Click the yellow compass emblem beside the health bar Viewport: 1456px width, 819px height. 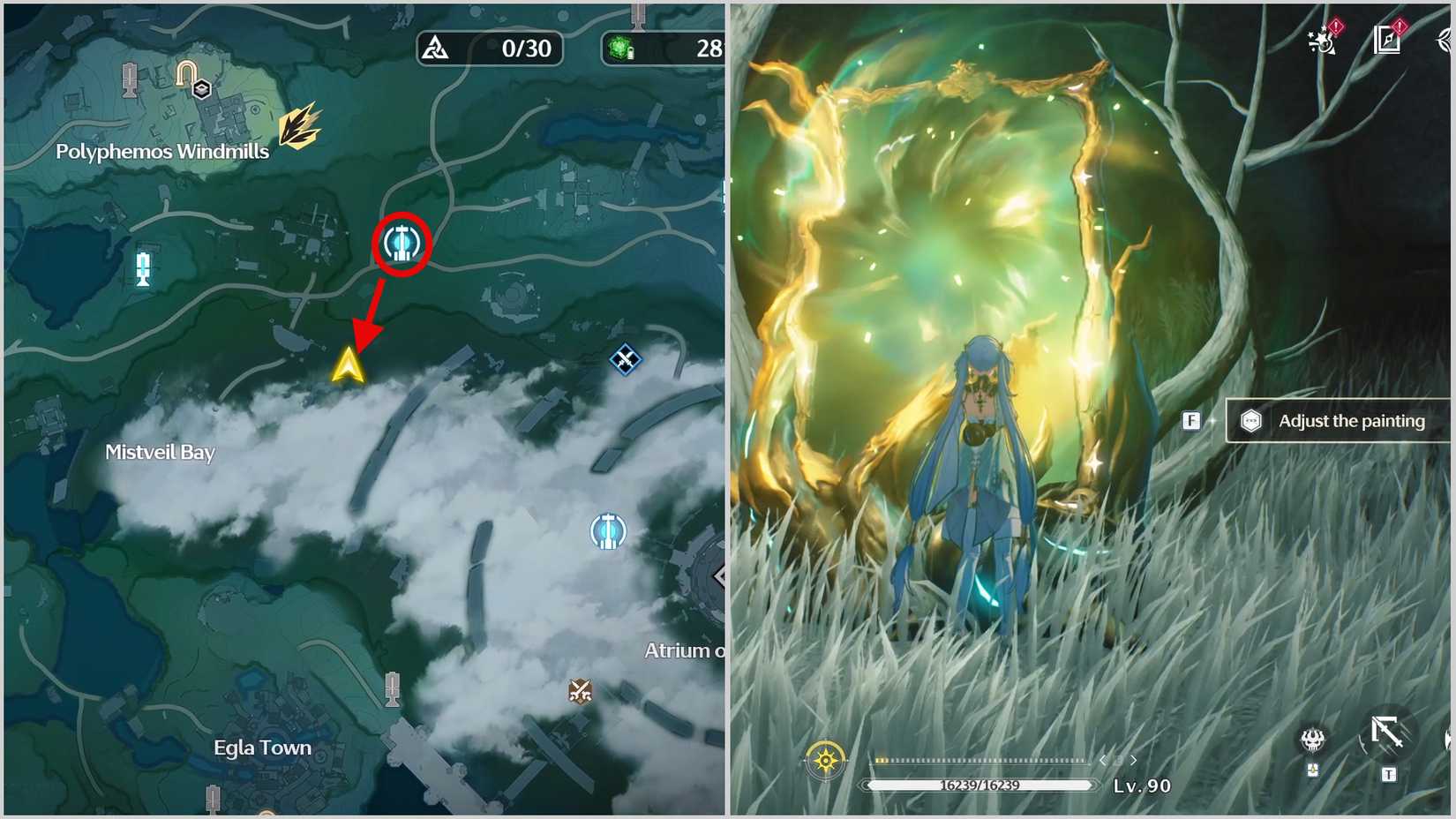(825, 759)
